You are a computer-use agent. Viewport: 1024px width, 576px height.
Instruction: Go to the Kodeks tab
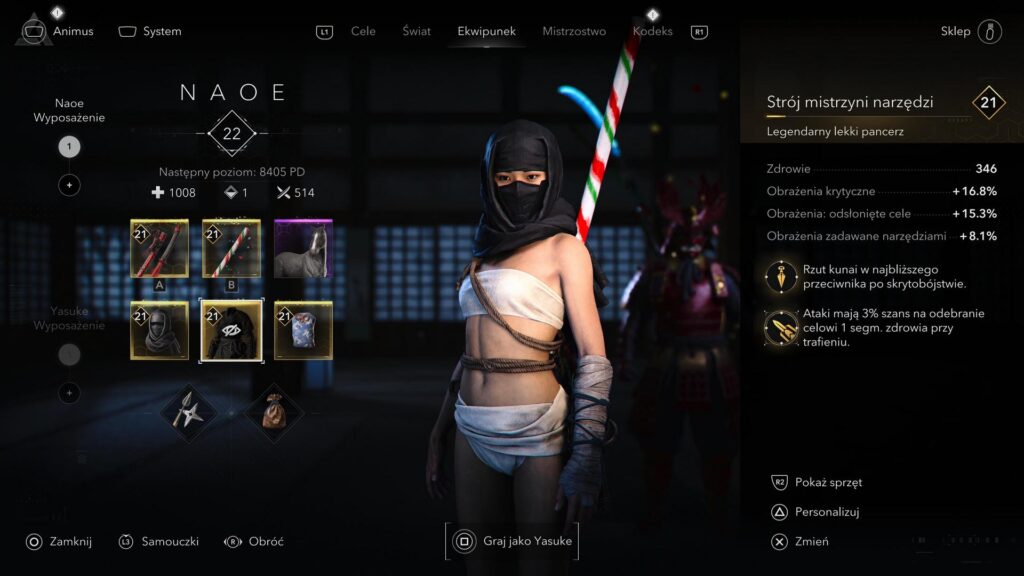point(652,31)
